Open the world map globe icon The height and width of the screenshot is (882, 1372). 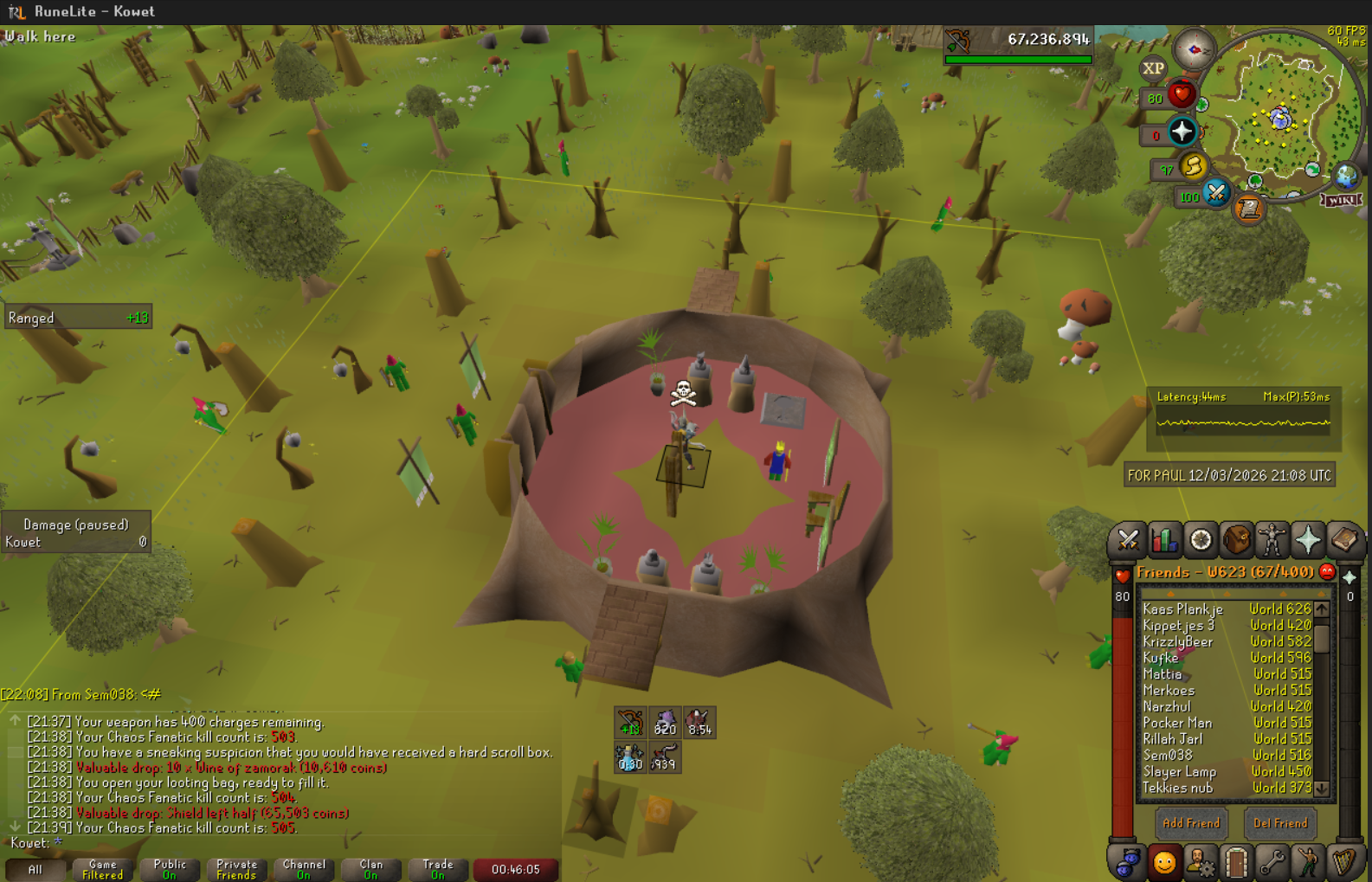point(1346,177)
